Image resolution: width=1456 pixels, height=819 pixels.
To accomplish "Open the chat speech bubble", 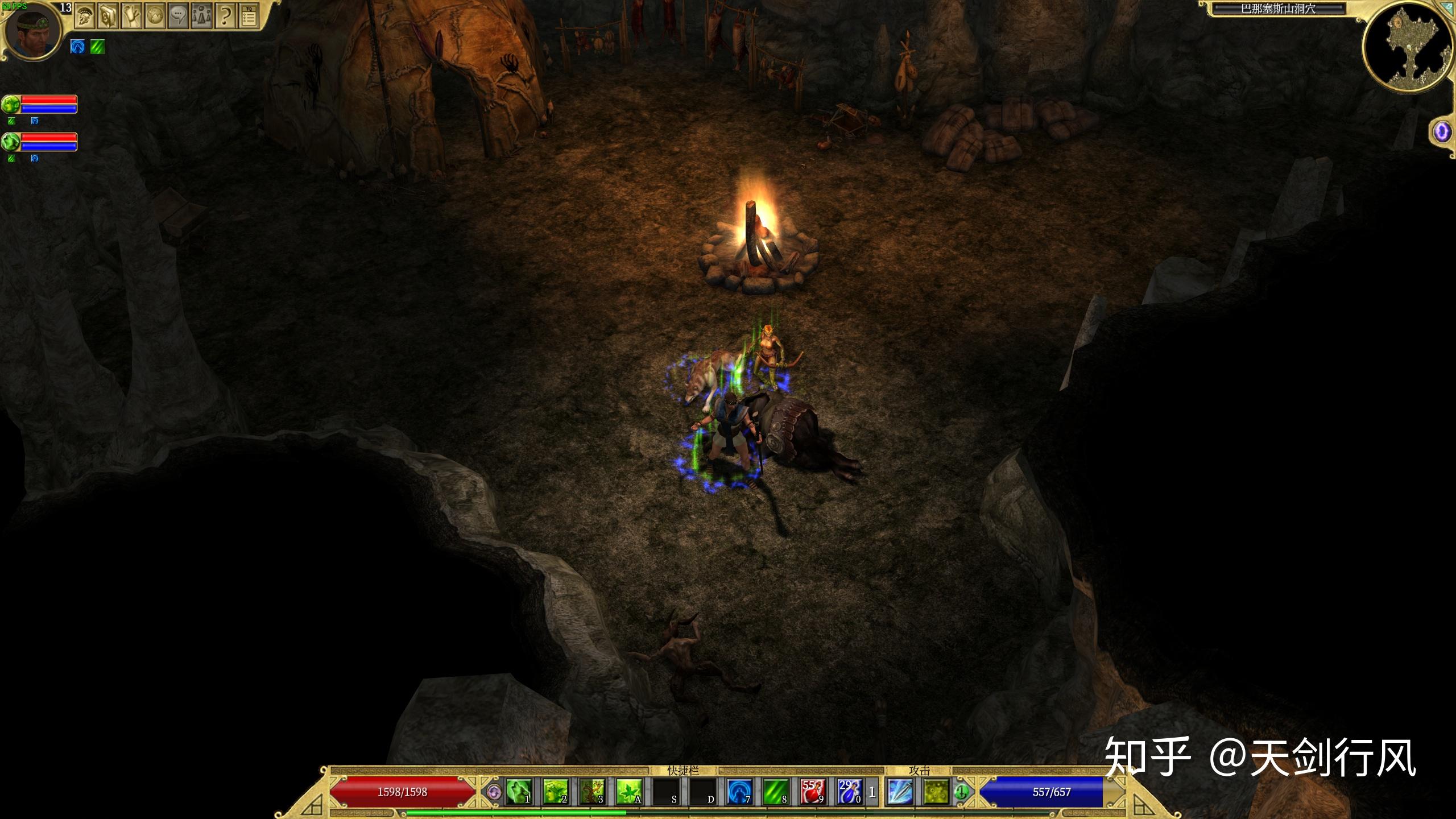I will click(178, 16).
